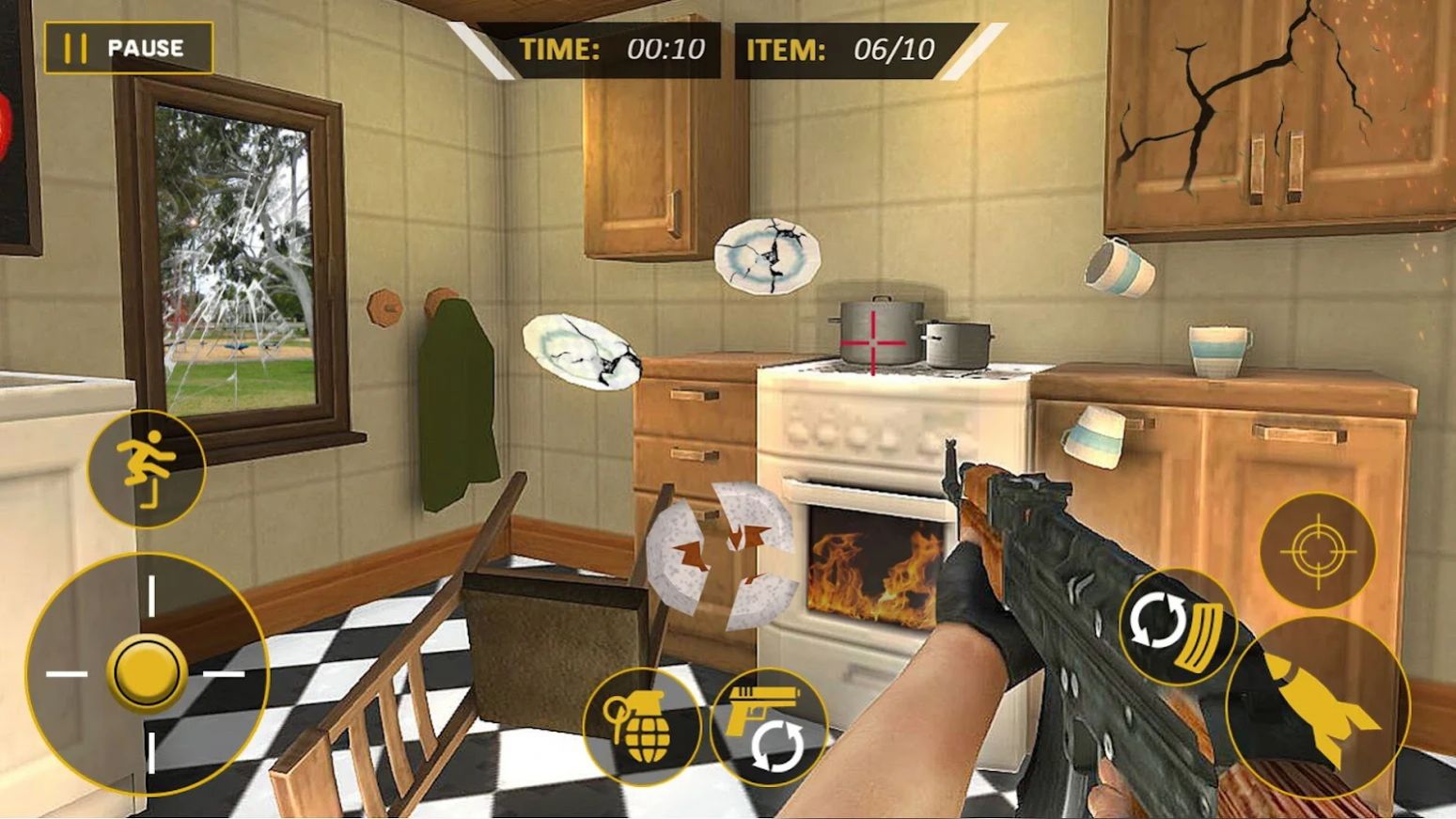
Task: Open the pause menu
Action: coord(130,47)
